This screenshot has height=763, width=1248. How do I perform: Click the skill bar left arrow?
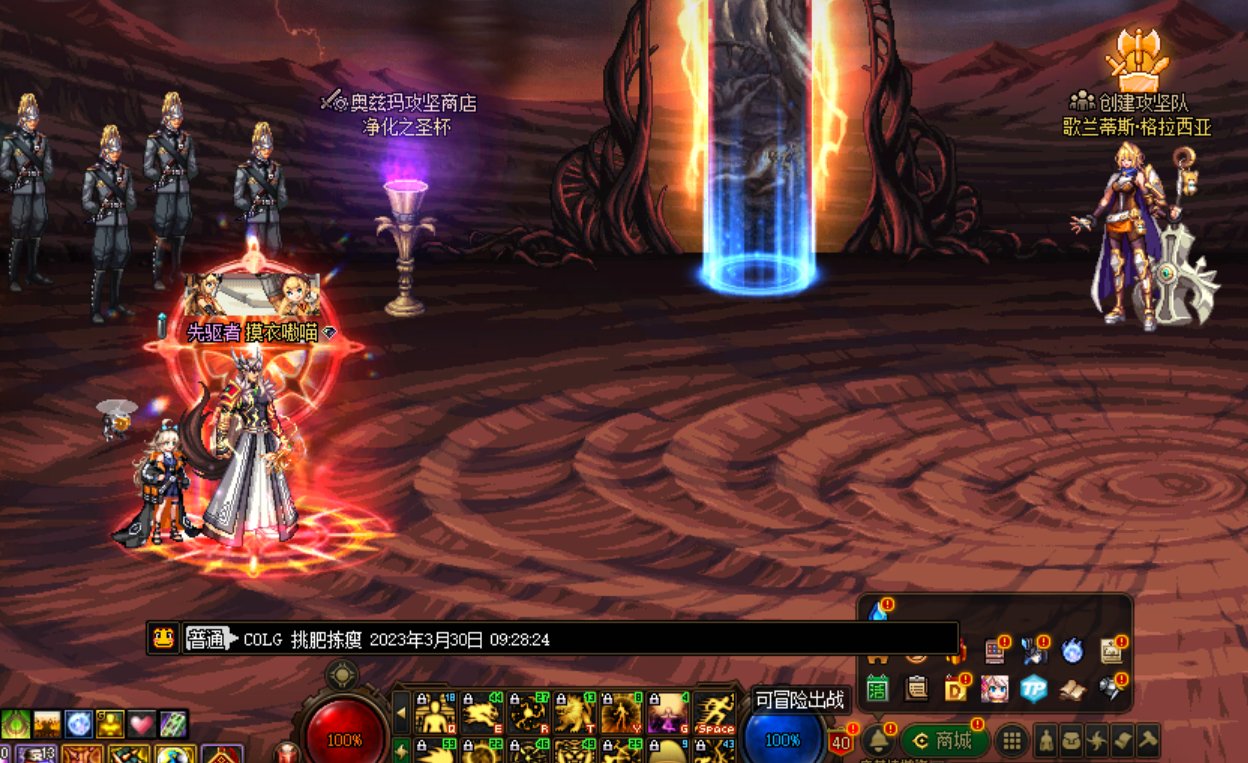pyautogui.click(x=402, y=714)
